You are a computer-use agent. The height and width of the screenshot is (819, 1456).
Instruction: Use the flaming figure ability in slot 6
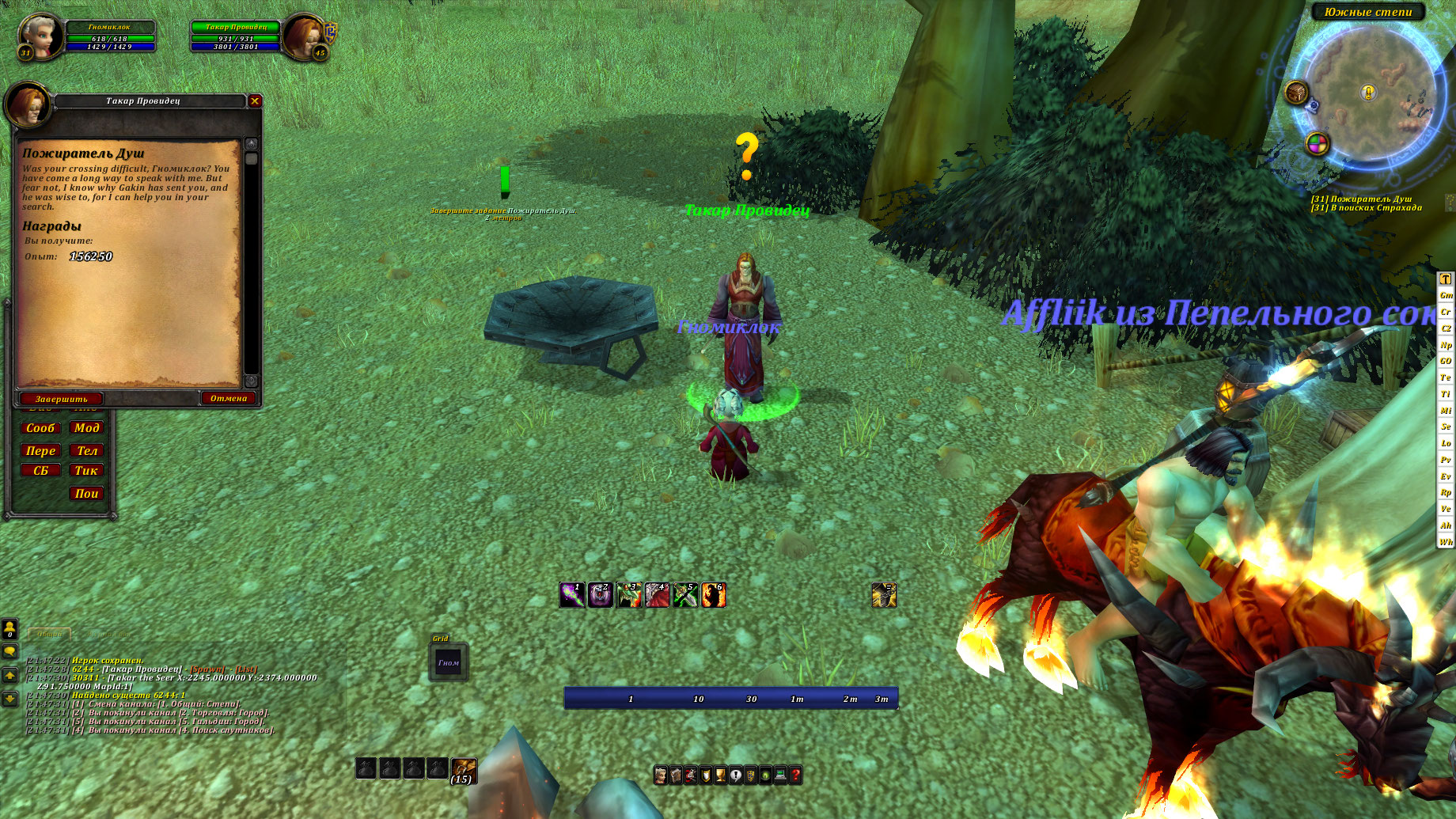(x=714, y=595)
